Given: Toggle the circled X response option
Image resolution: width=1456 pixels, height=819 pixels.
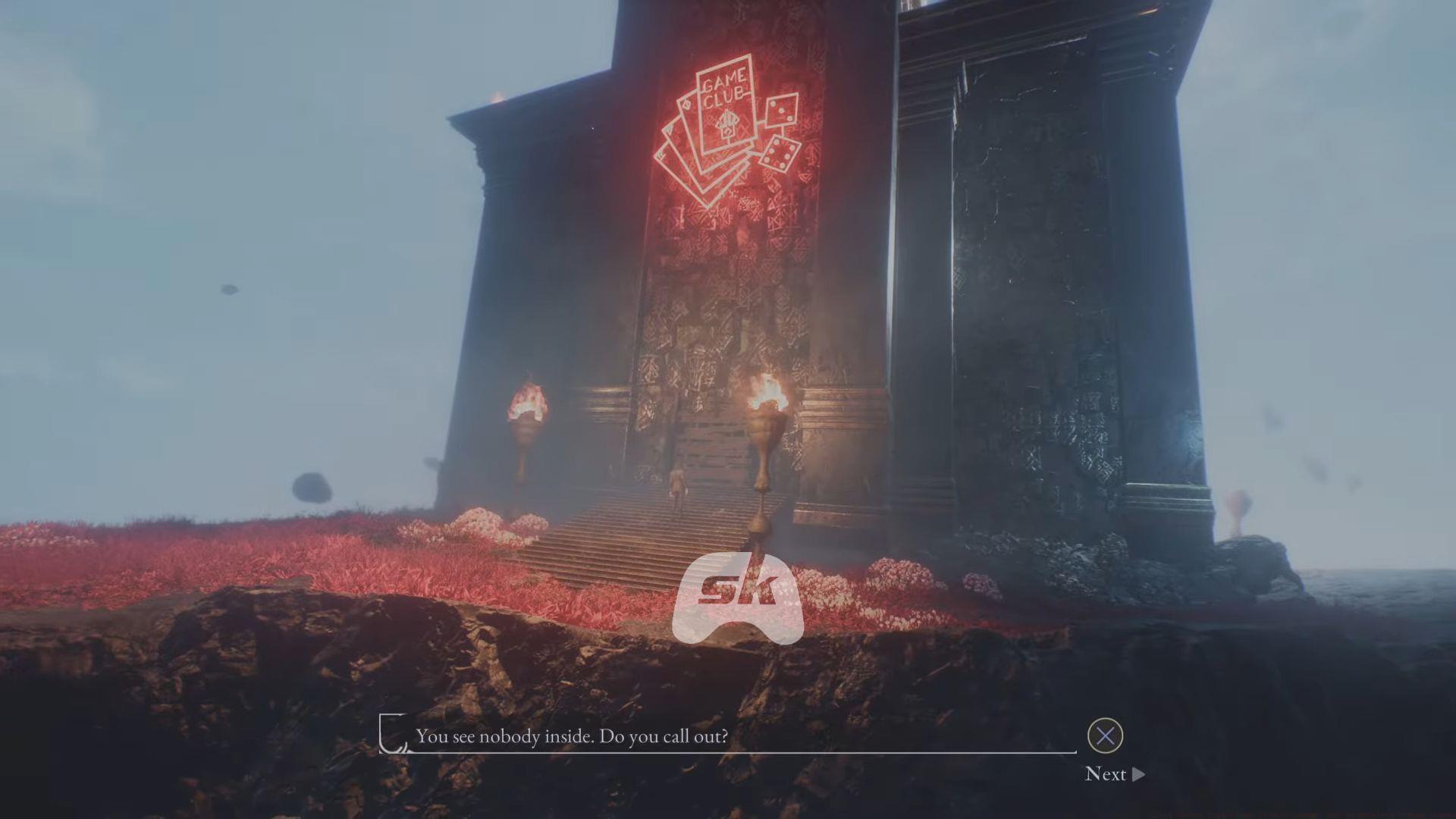Looking at the screenshot, I should [1104, 736].
